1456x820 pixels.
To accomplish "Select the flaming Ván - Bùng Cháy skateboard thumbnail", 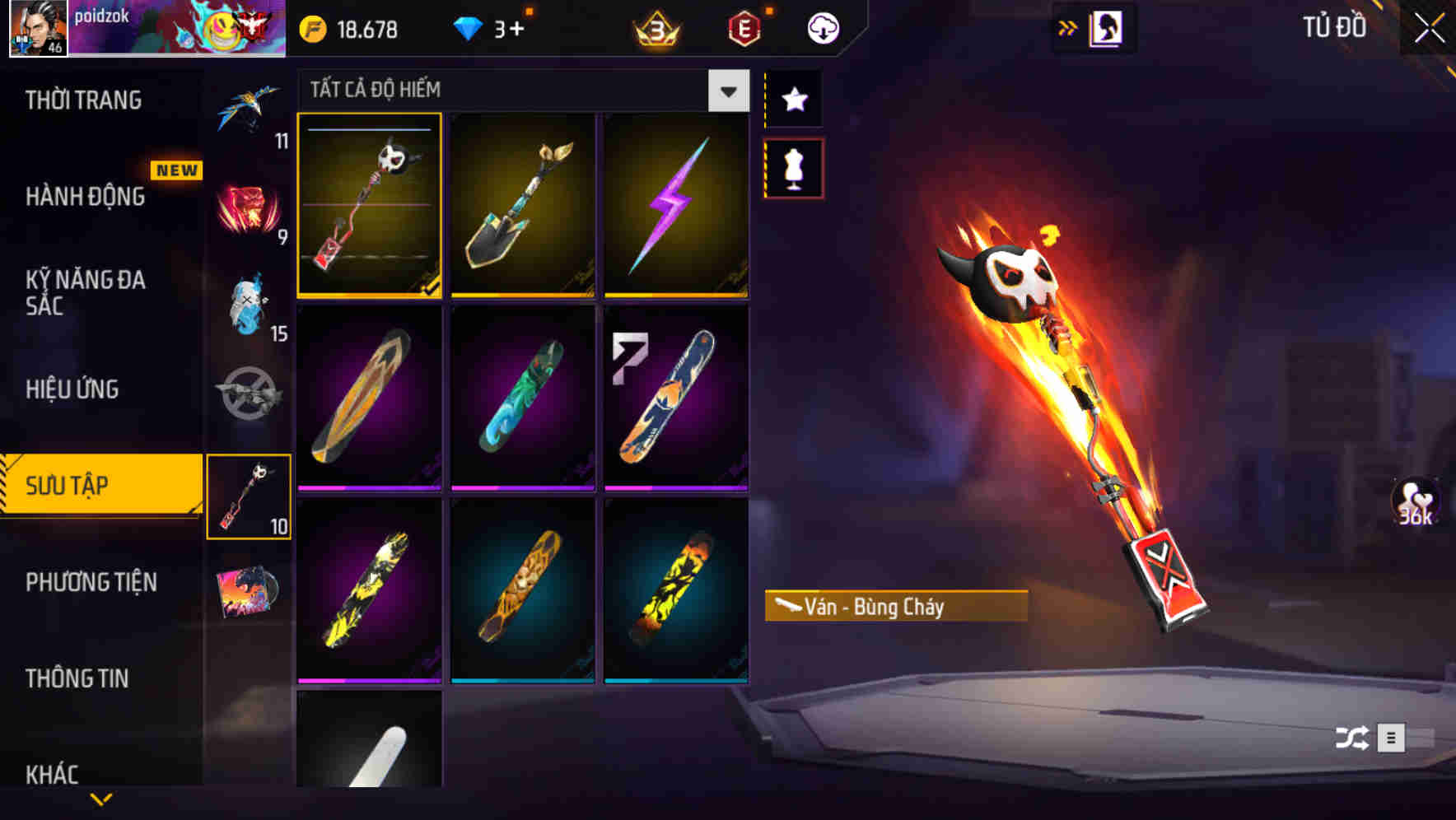I will pos(370,206).
